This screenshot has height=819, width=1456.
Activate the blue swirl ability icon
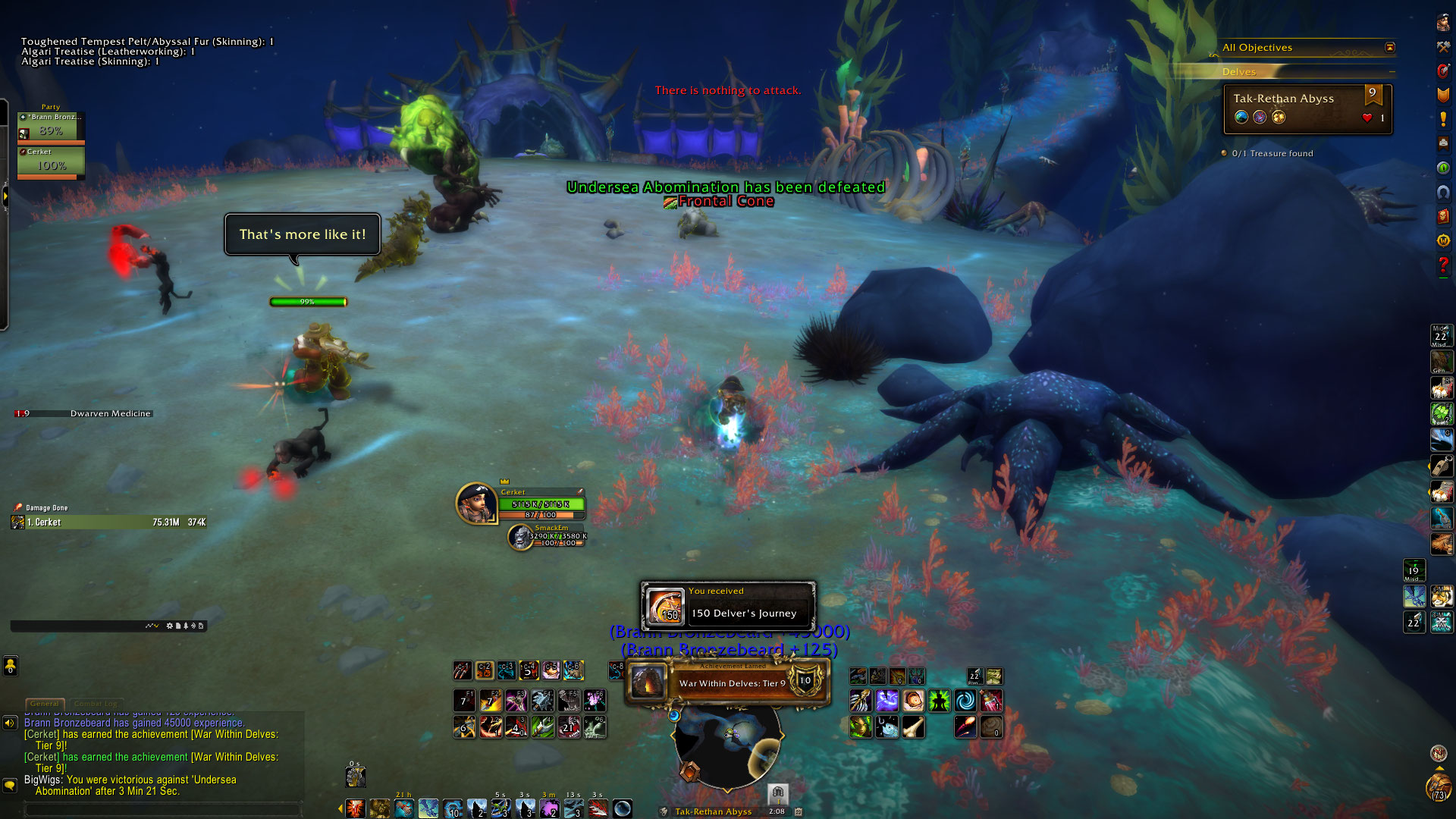(965, 701)
